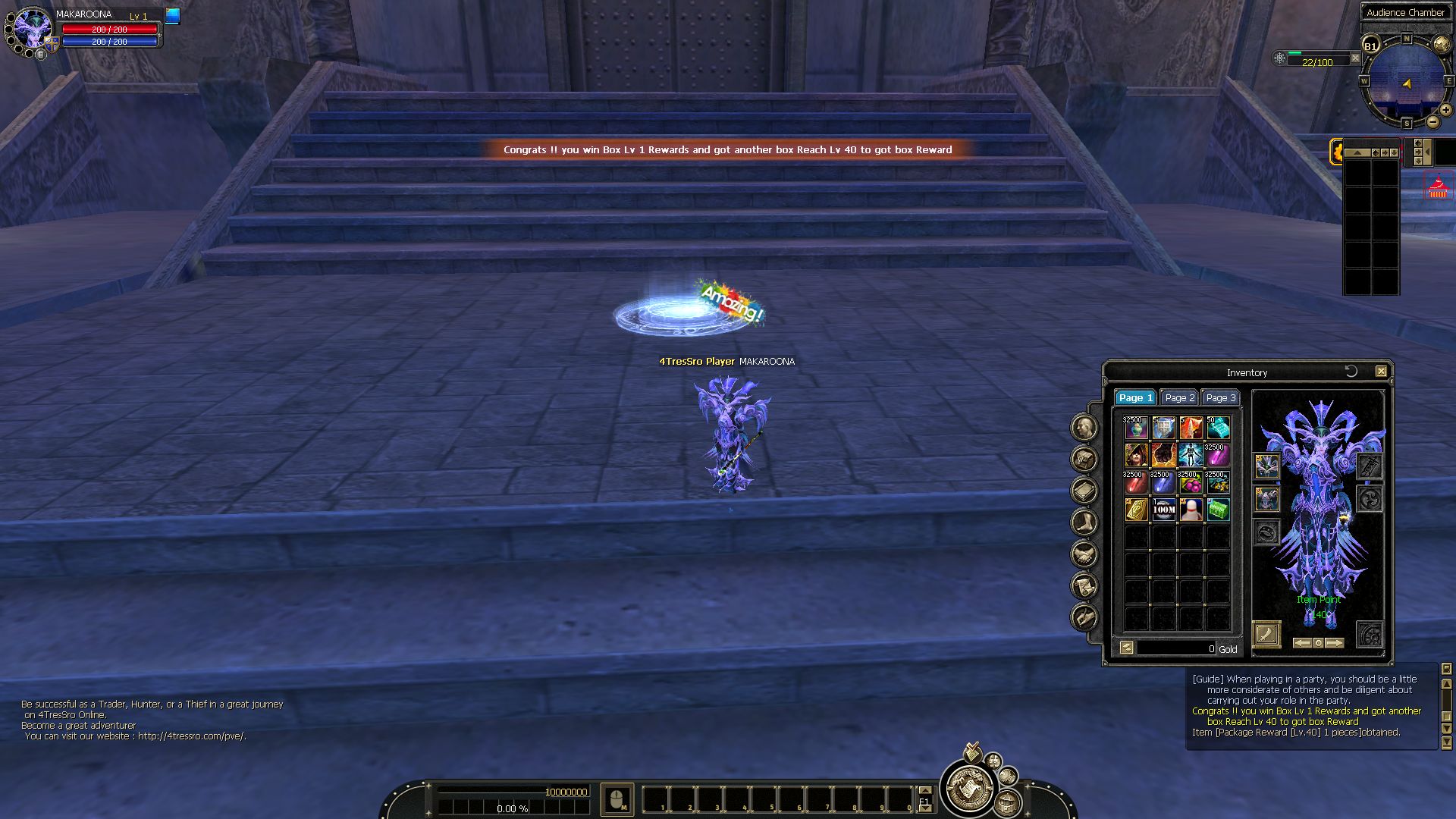This screenshot has height=819, width=1456.
Task: Open the main menu round scroll button
Action: (968, 788)
